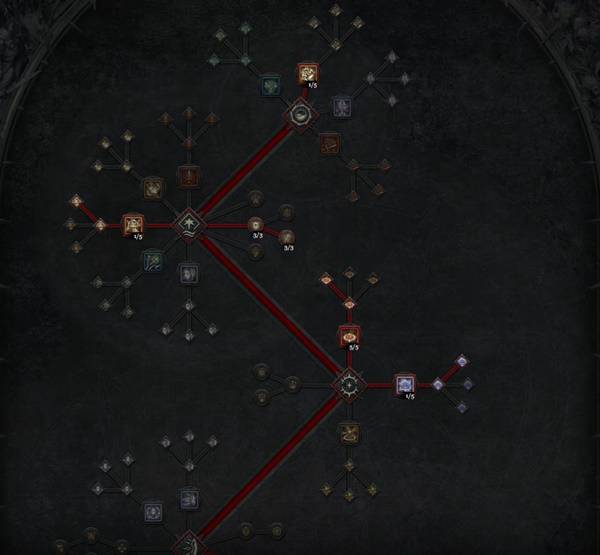Upgrade the blue skill showing 1/5
Screen dimensions: 600x555
coord(404,384)
